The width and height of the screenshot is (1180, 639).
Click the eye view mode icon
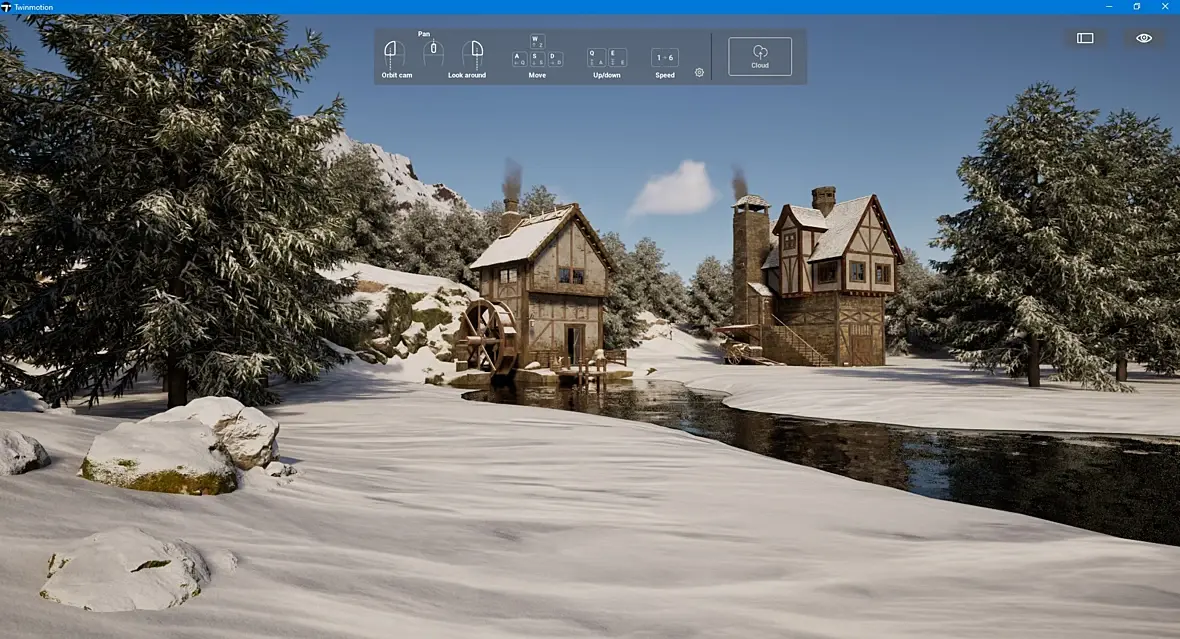click(x=1144, y=38)
